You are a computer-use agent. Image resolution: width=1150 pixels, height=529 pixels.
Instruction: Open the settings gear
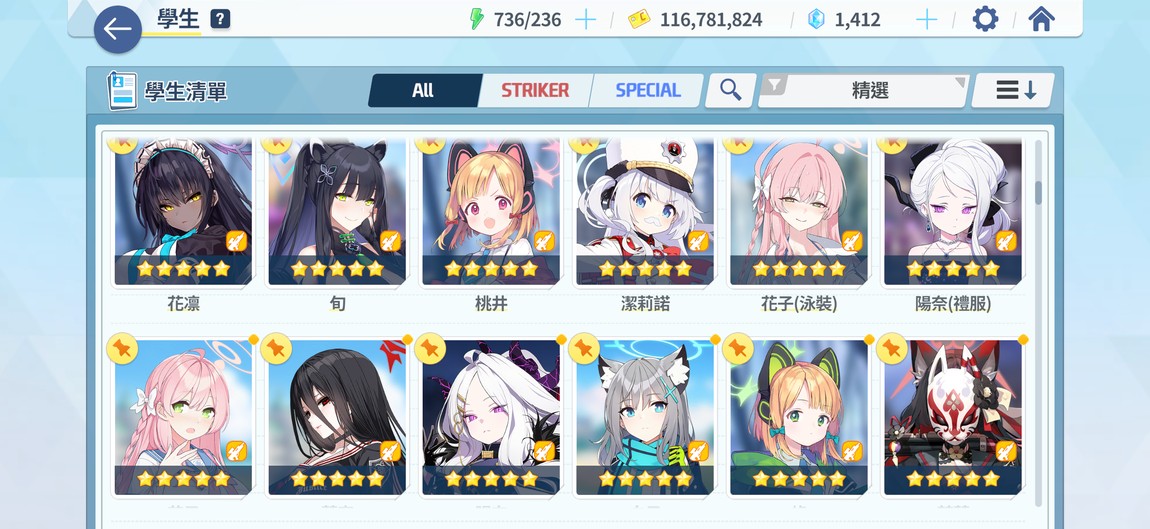985,19
